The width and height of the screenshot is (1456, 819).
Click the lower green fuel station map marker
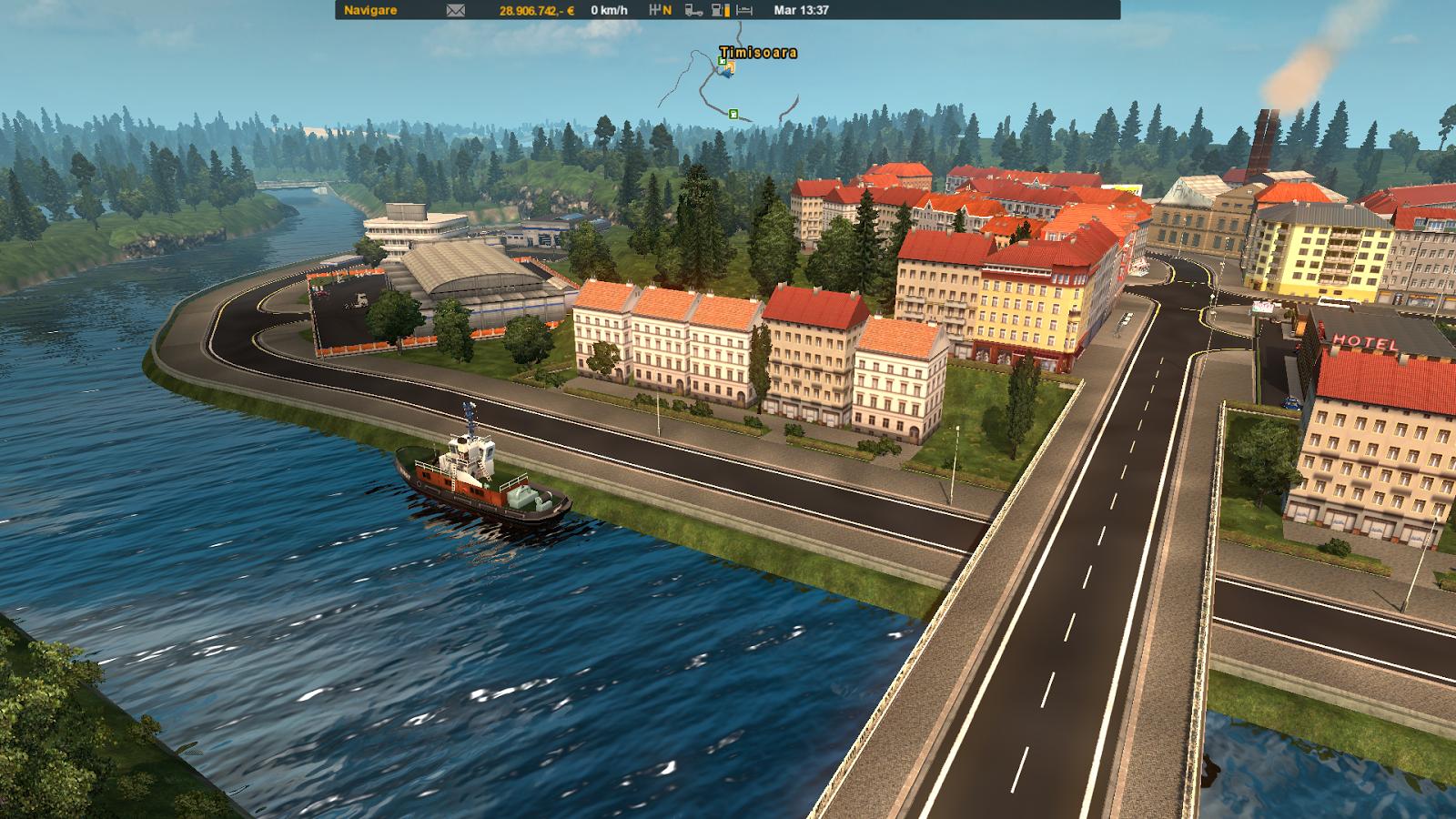pos(733,114)
